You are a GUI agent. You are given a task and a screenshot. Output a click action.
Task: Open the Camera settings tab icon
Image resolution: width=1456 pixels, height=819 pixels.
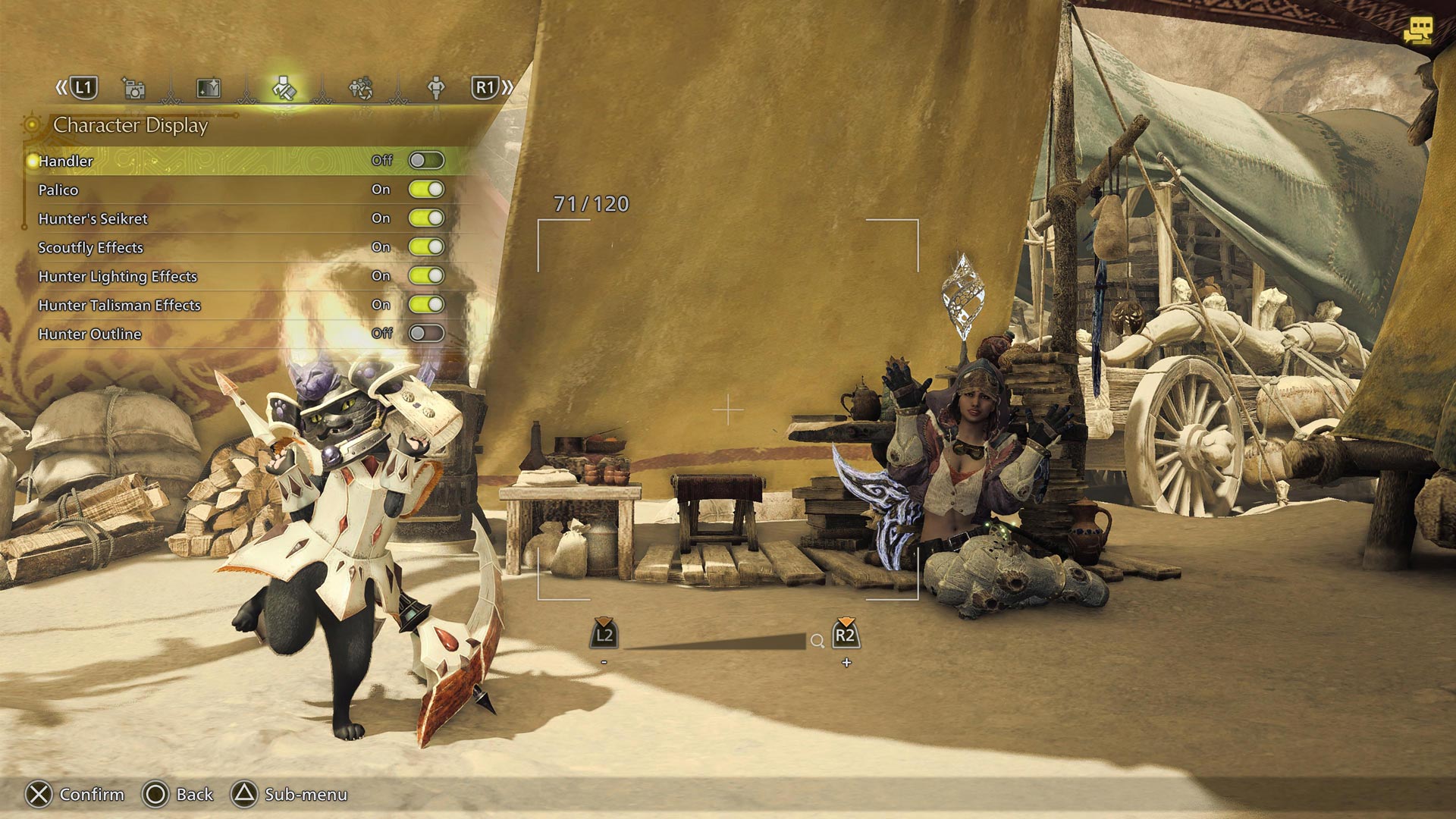pyautogui.click(x=134, y=88)
